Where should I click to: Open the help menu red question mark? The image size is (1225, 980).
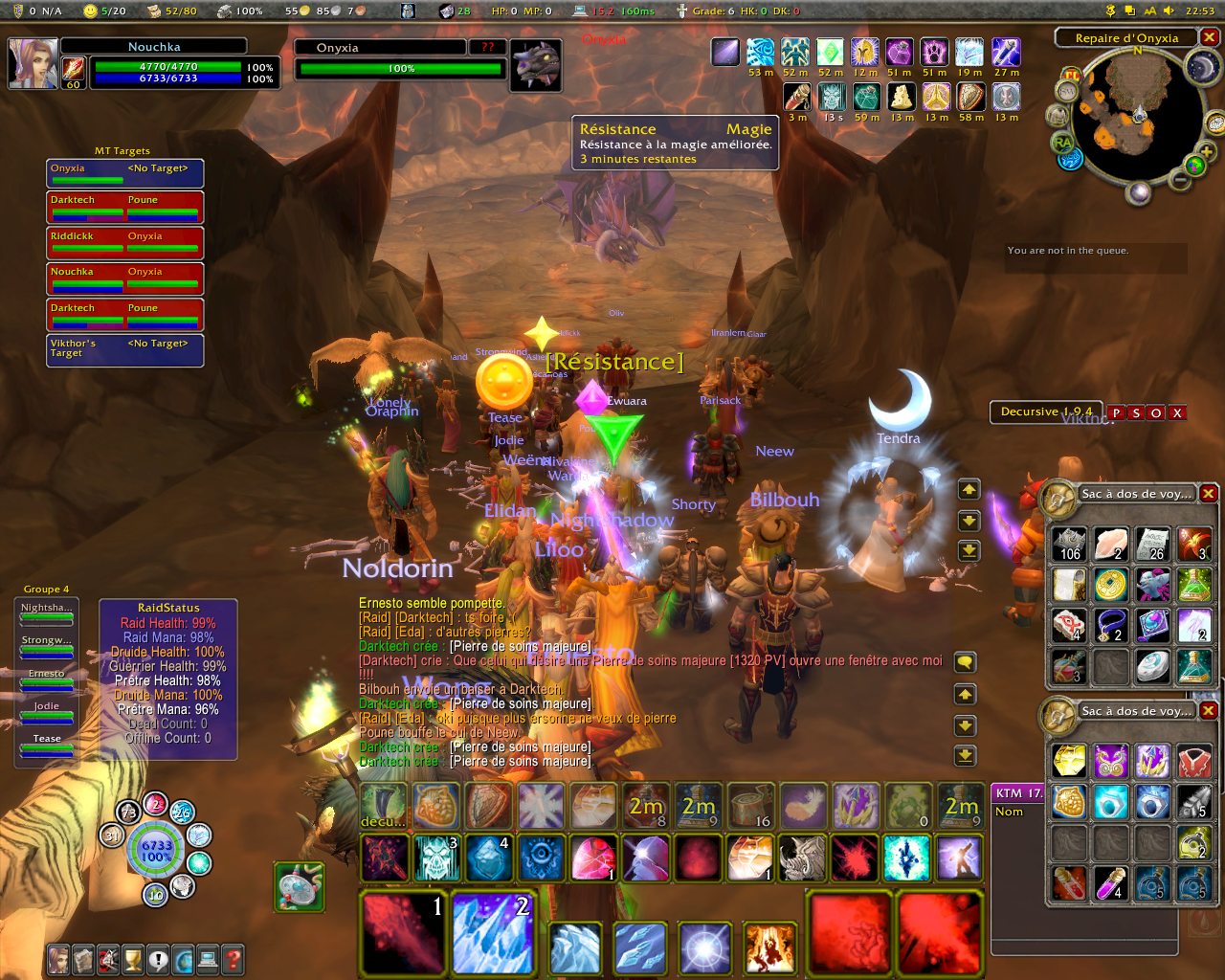[x=232, y=958]
